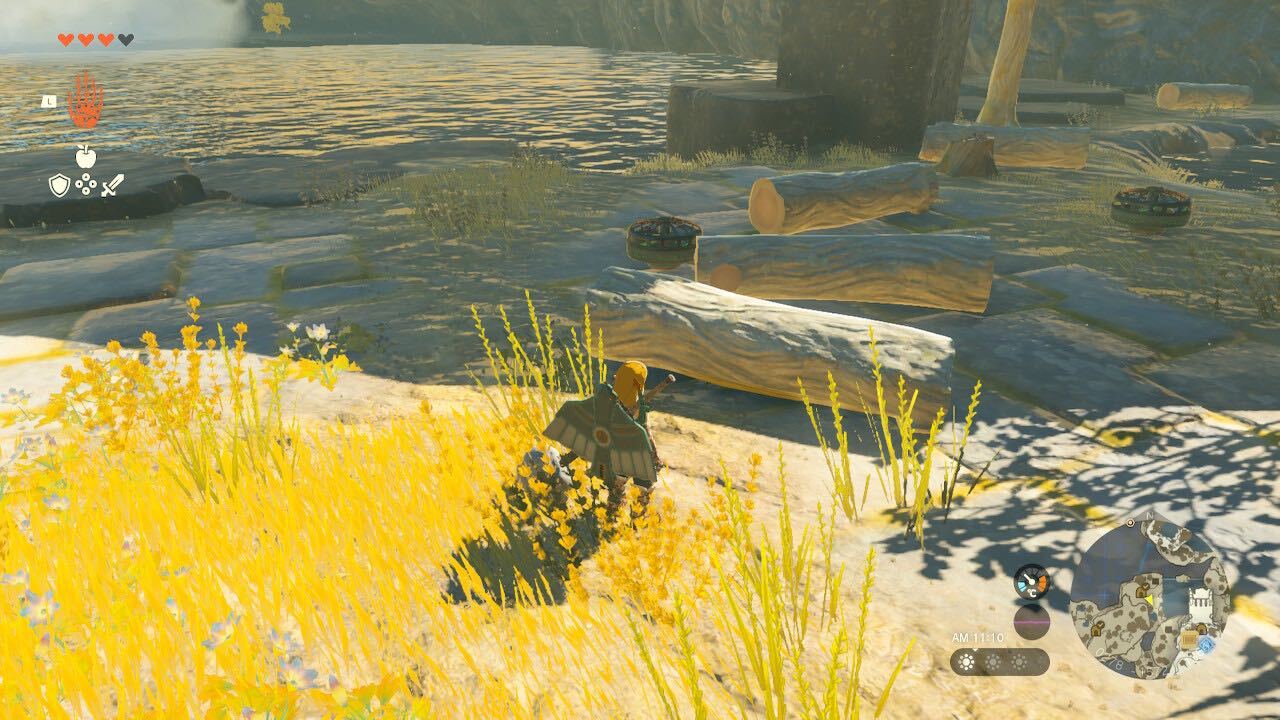Select the equipped shield icon

coord(58,183)
